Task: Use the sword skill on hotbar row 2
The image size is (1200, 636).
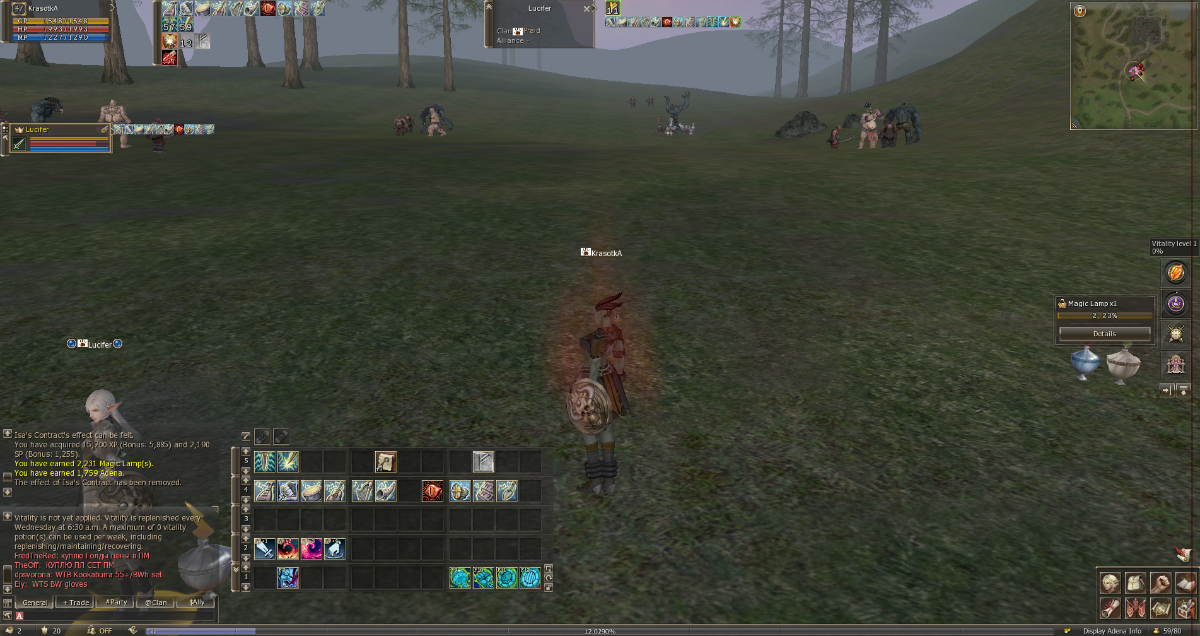Action: tap(264, 548)
